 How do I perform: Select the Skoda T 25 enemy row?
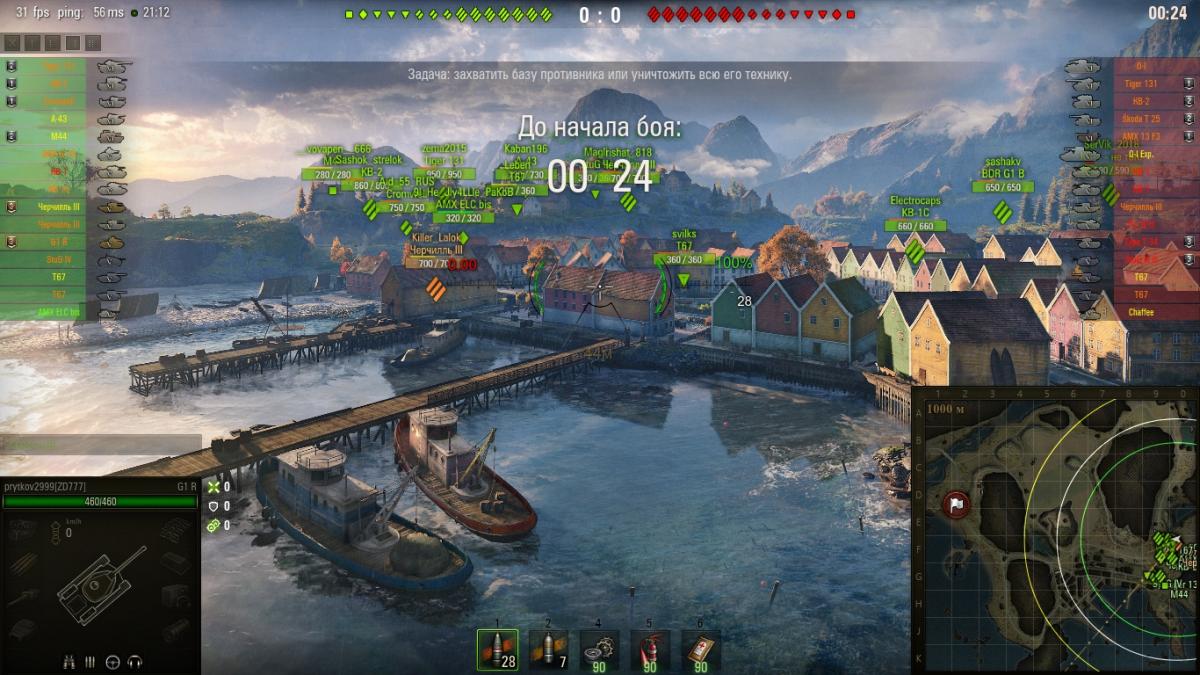click(x=1140, y=119)
